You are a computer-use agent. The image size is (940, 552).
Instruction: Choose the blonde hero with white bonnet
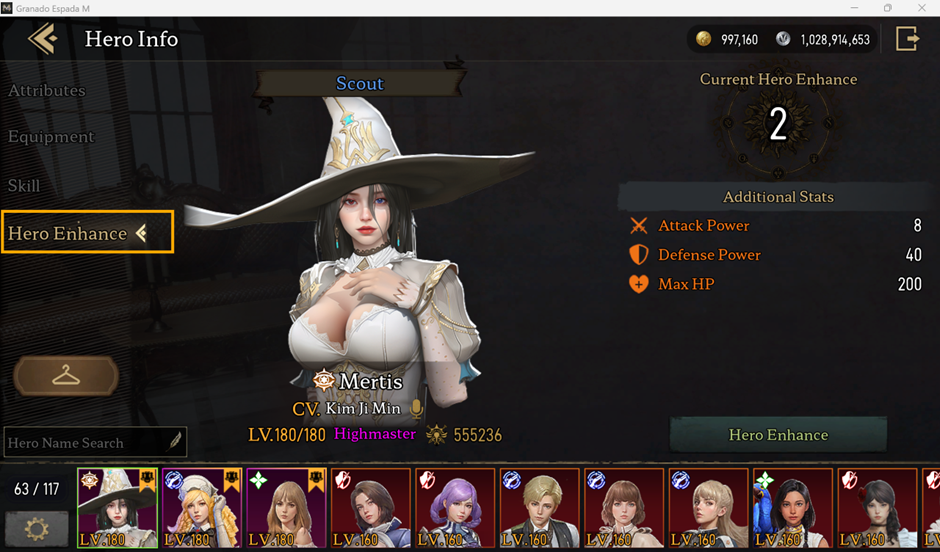click(201, 507)
